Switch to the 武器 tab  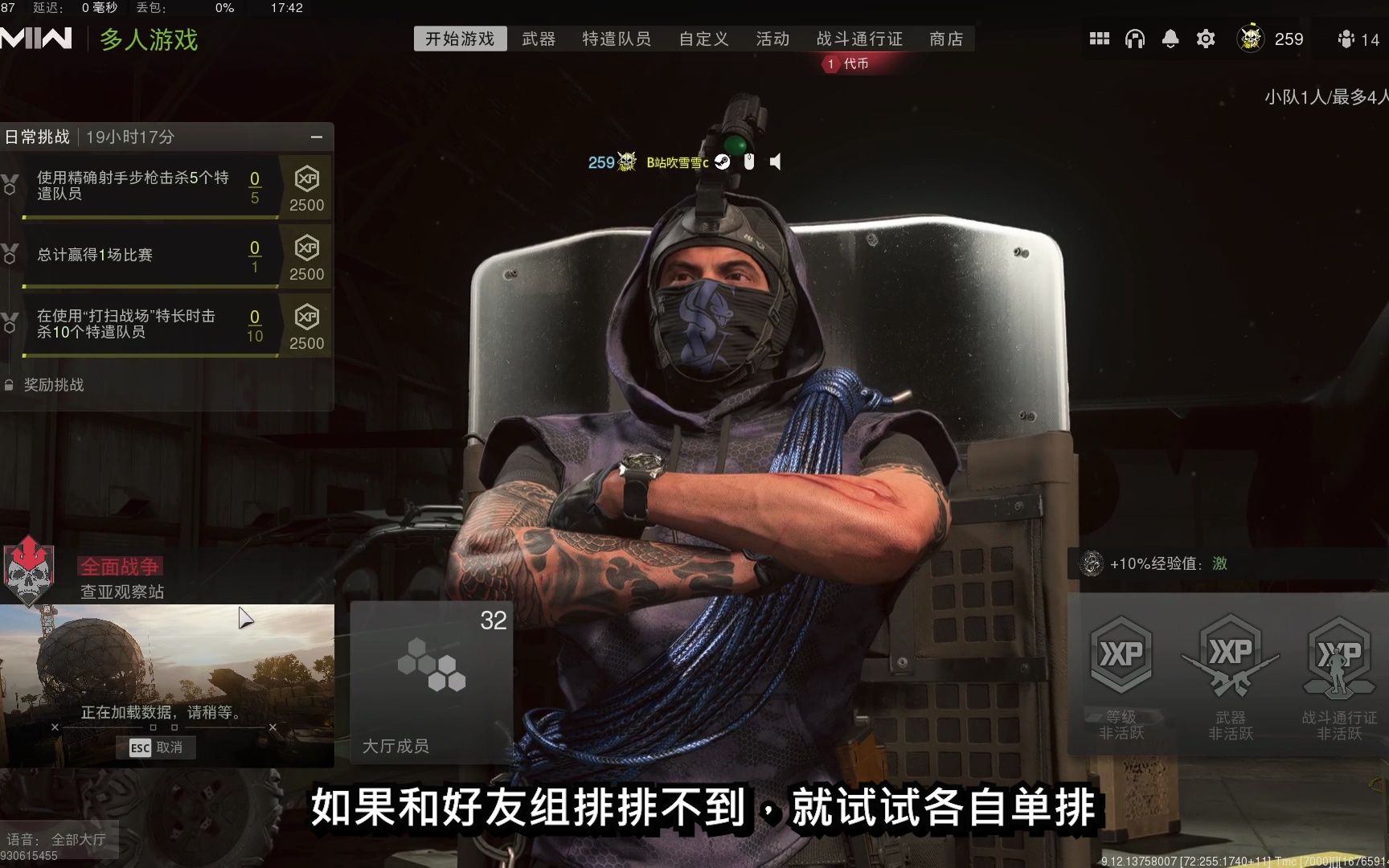tap(539, 39)
